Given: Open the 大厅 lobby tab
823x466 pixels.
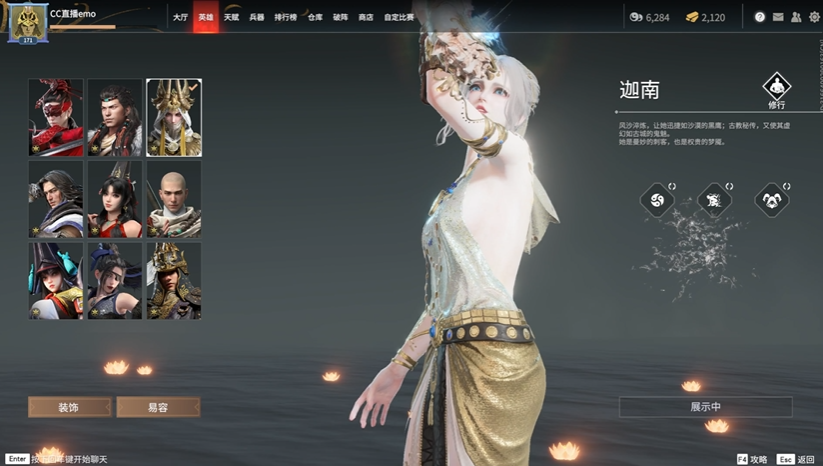Looking at the screenshot, I should pyautogui.click(x=180, y=17).
